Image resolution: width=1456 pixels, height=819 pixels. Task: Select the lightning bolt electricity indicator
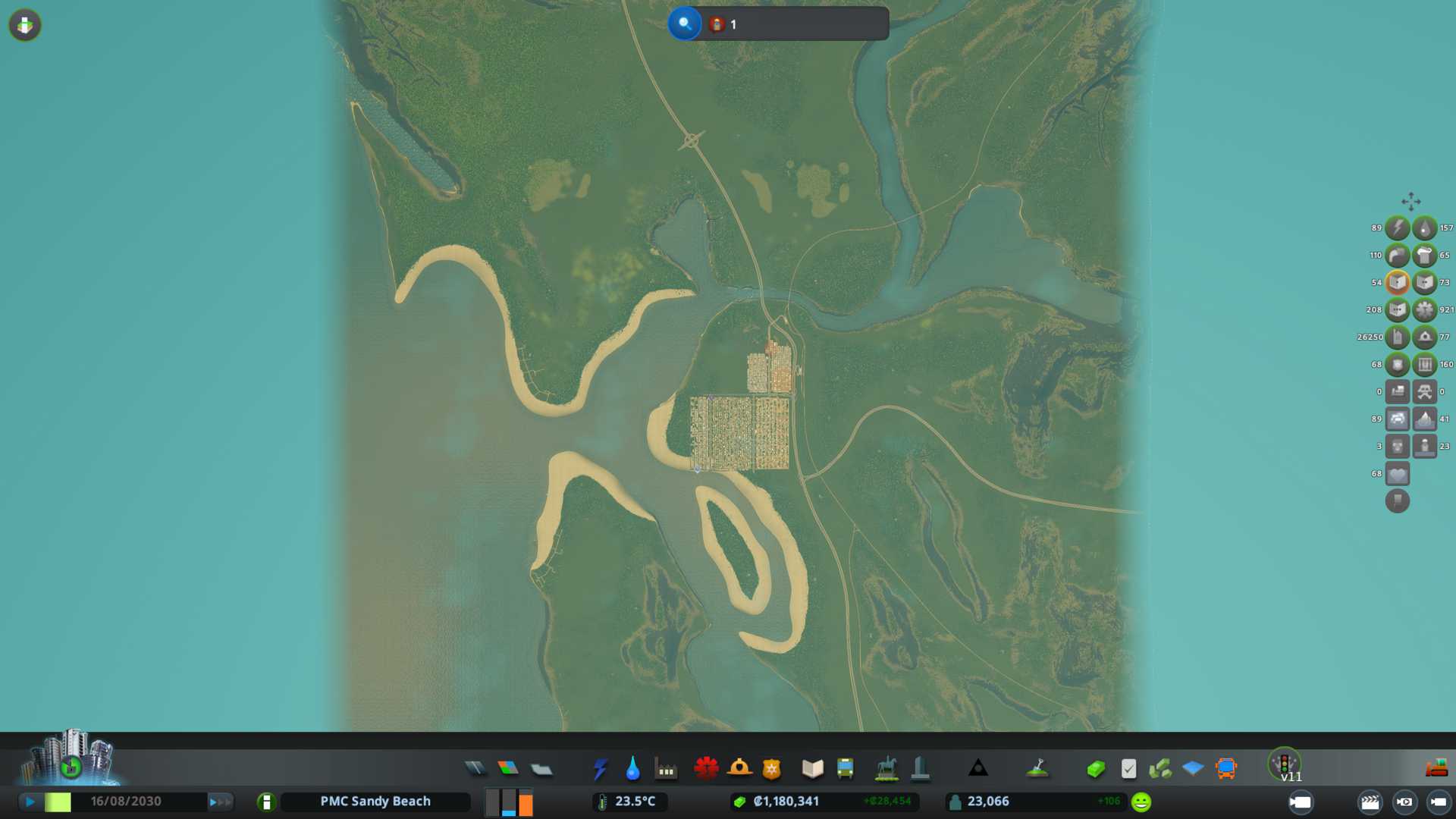[x=1397, y=228]
